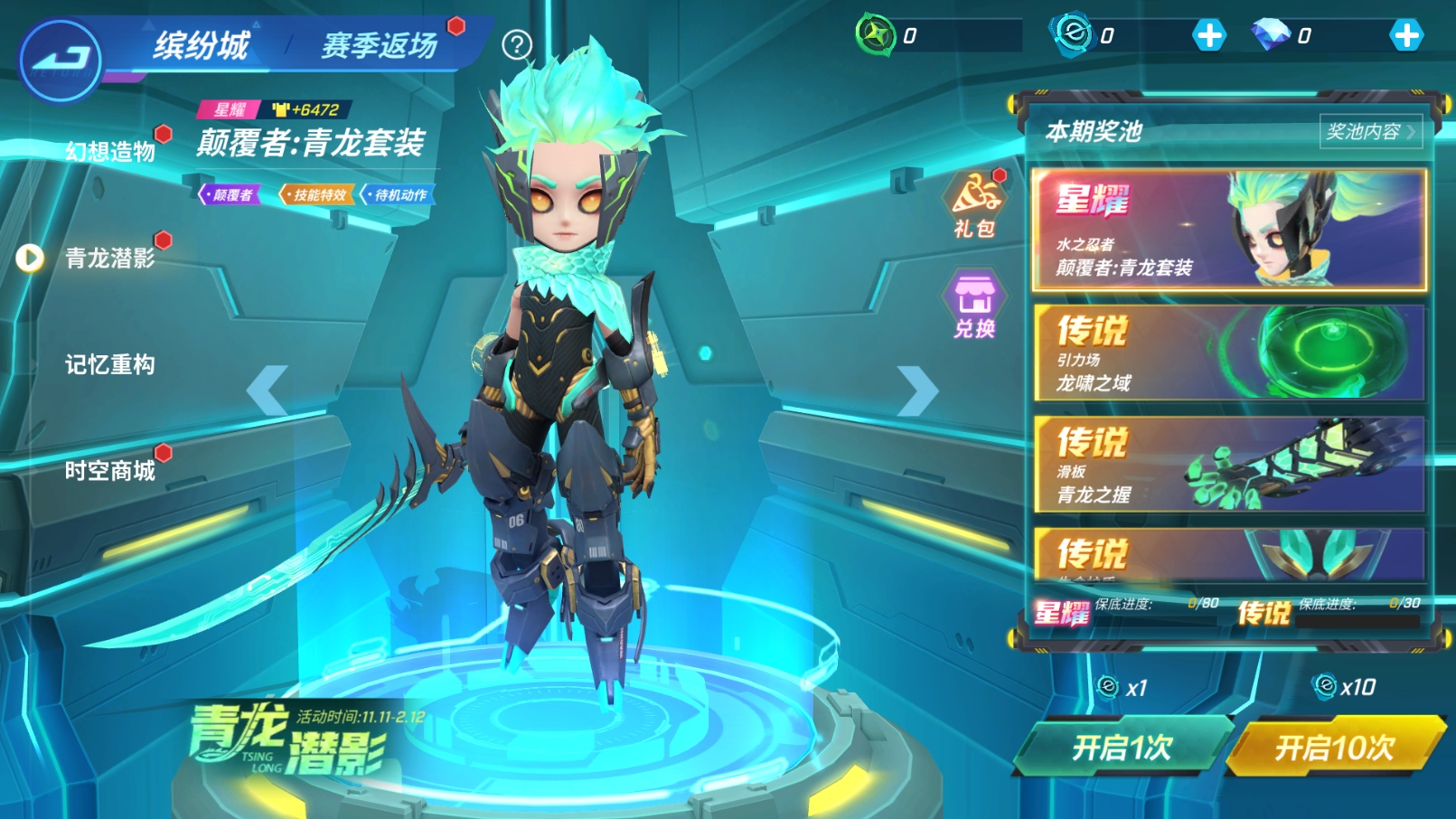1456x819 pixels.
Task: Click the 开启1次 draw button
Action: pos(1123,747)
